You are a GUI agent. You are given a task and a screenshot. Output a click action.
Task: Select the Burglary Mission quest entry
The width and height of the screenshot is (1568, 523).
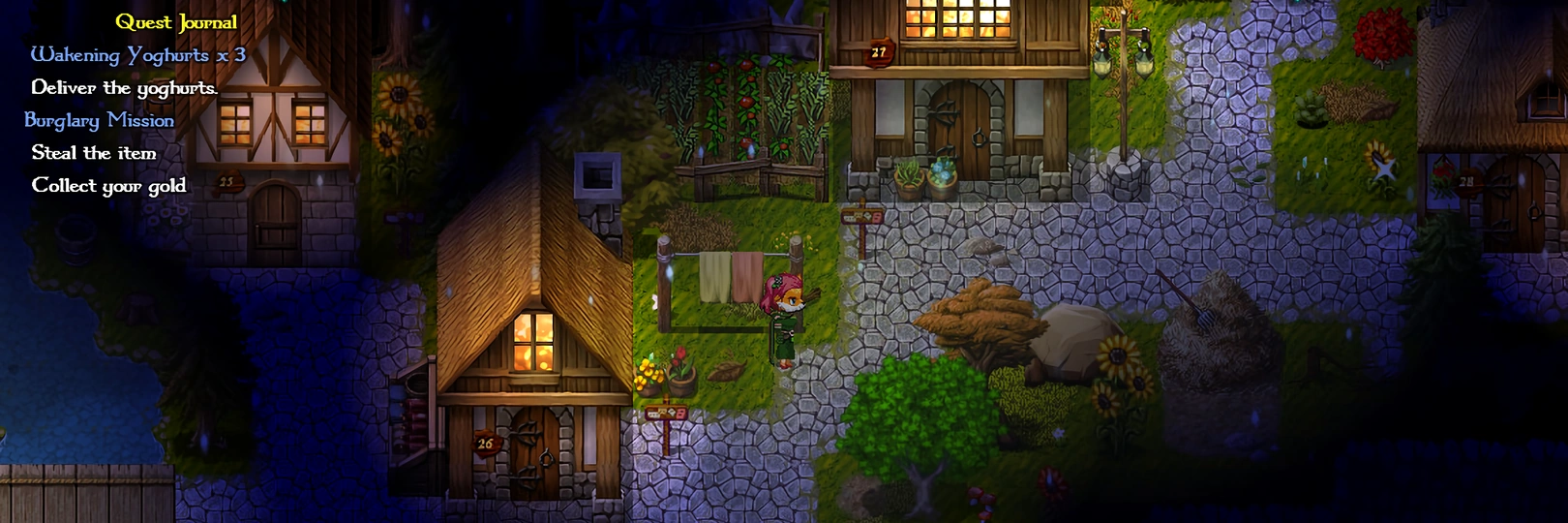(100, 120)
